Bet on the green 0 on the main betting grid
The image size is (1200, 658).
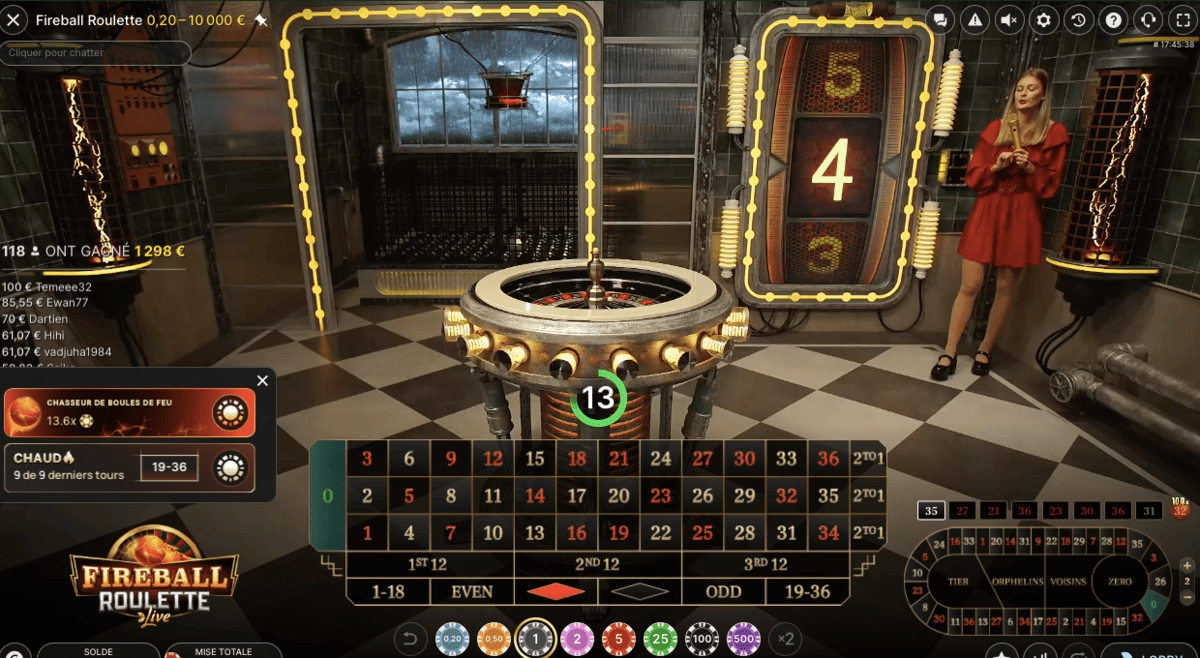pyautogui.click(x=328, y=496)
